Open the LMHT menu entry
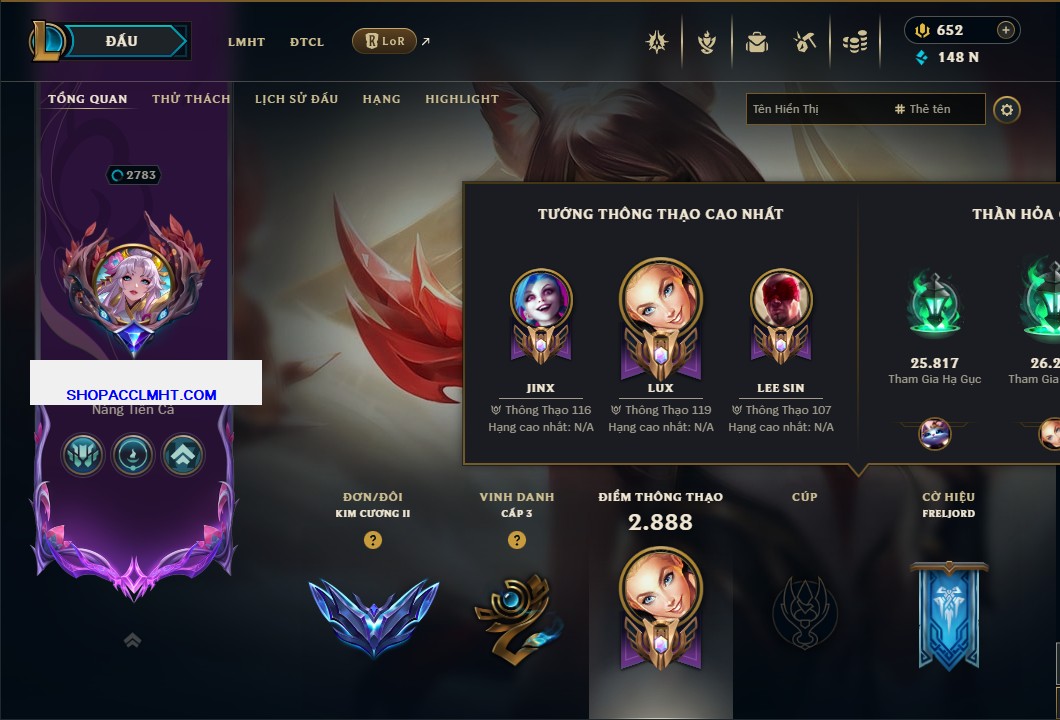The image size is (1060, 720). [x=246, y=42]
